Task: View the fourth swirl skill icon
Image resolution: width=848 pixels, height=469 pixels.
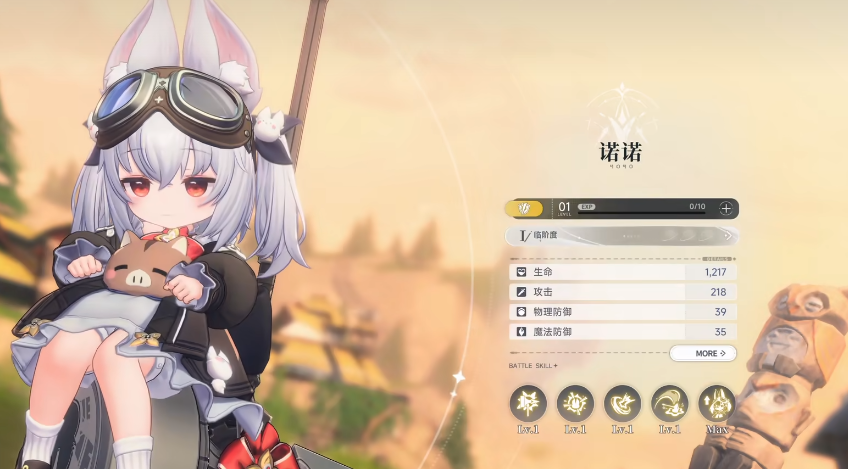Action: 669,403
